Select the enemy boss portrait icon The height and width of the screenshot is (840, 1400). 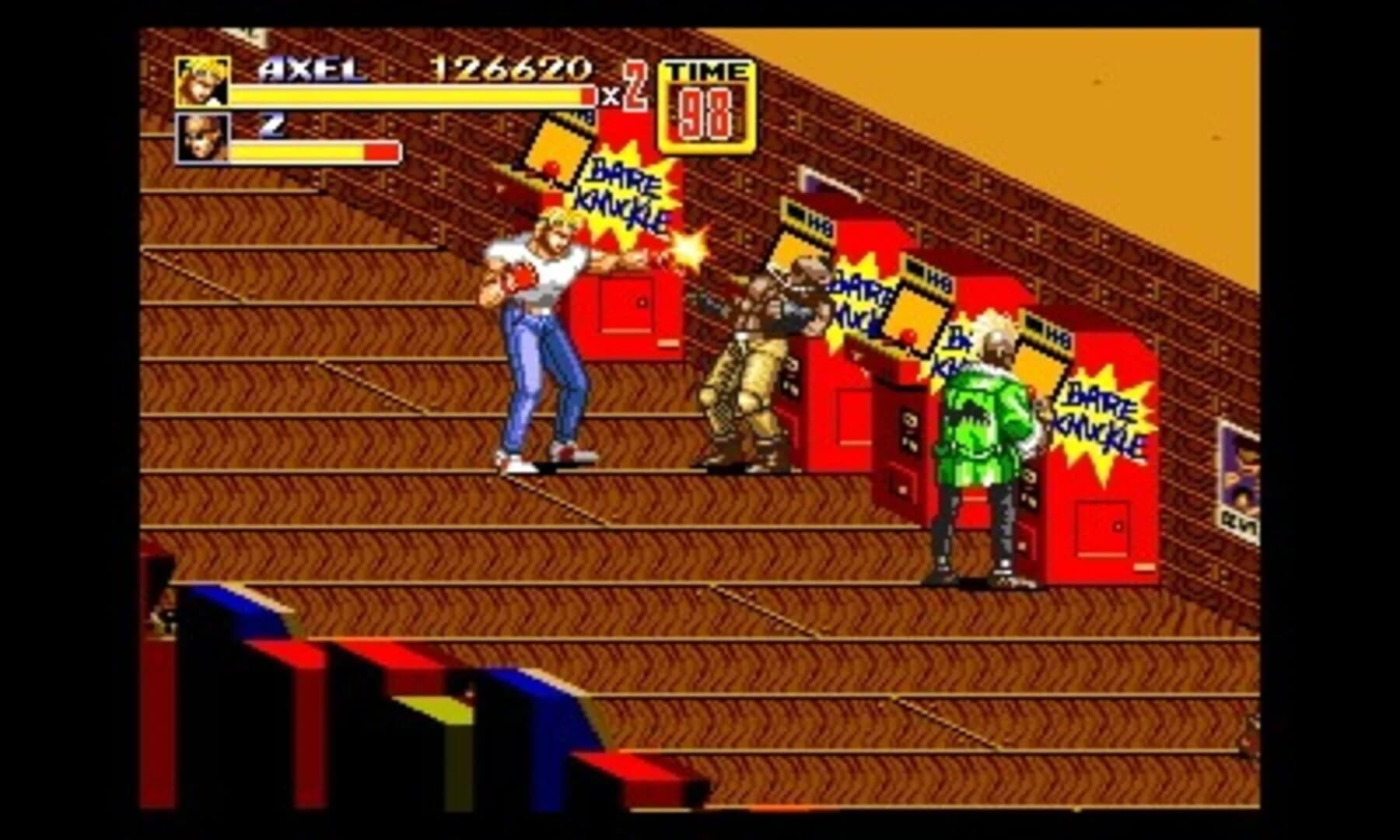[x=205, y=145]
